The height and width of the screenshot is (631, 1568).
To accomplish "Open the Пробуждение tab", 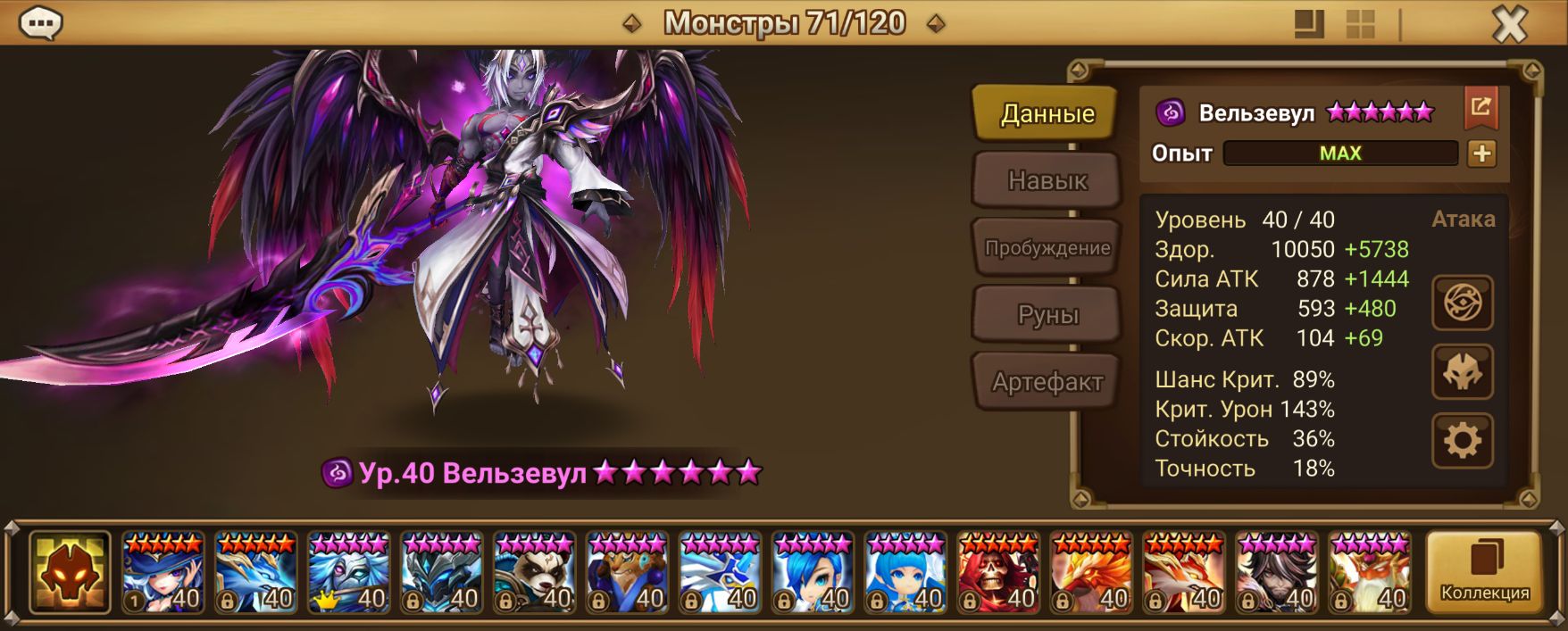I will tap(1047, 248).
